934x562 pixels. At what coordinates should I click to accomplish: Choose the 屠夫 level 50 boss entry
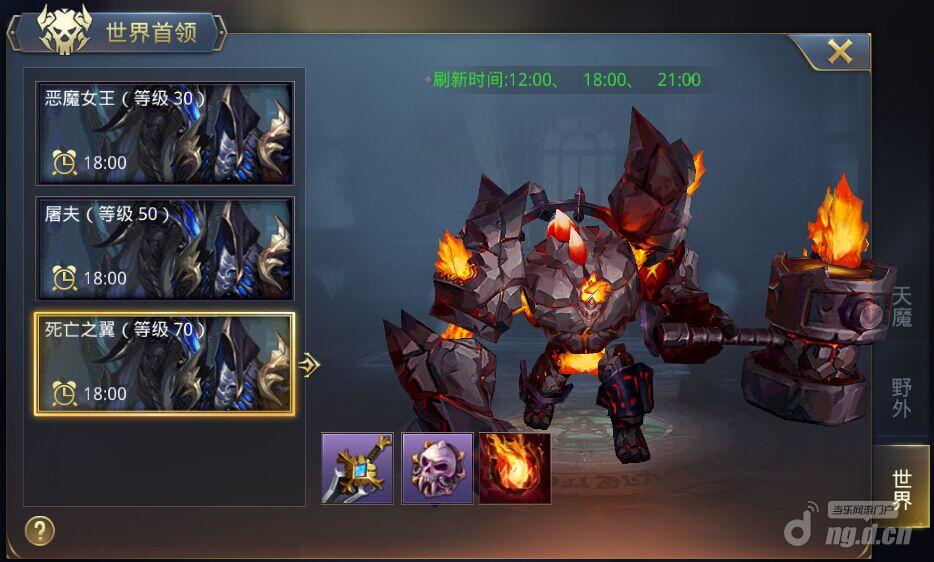[165, 248]
